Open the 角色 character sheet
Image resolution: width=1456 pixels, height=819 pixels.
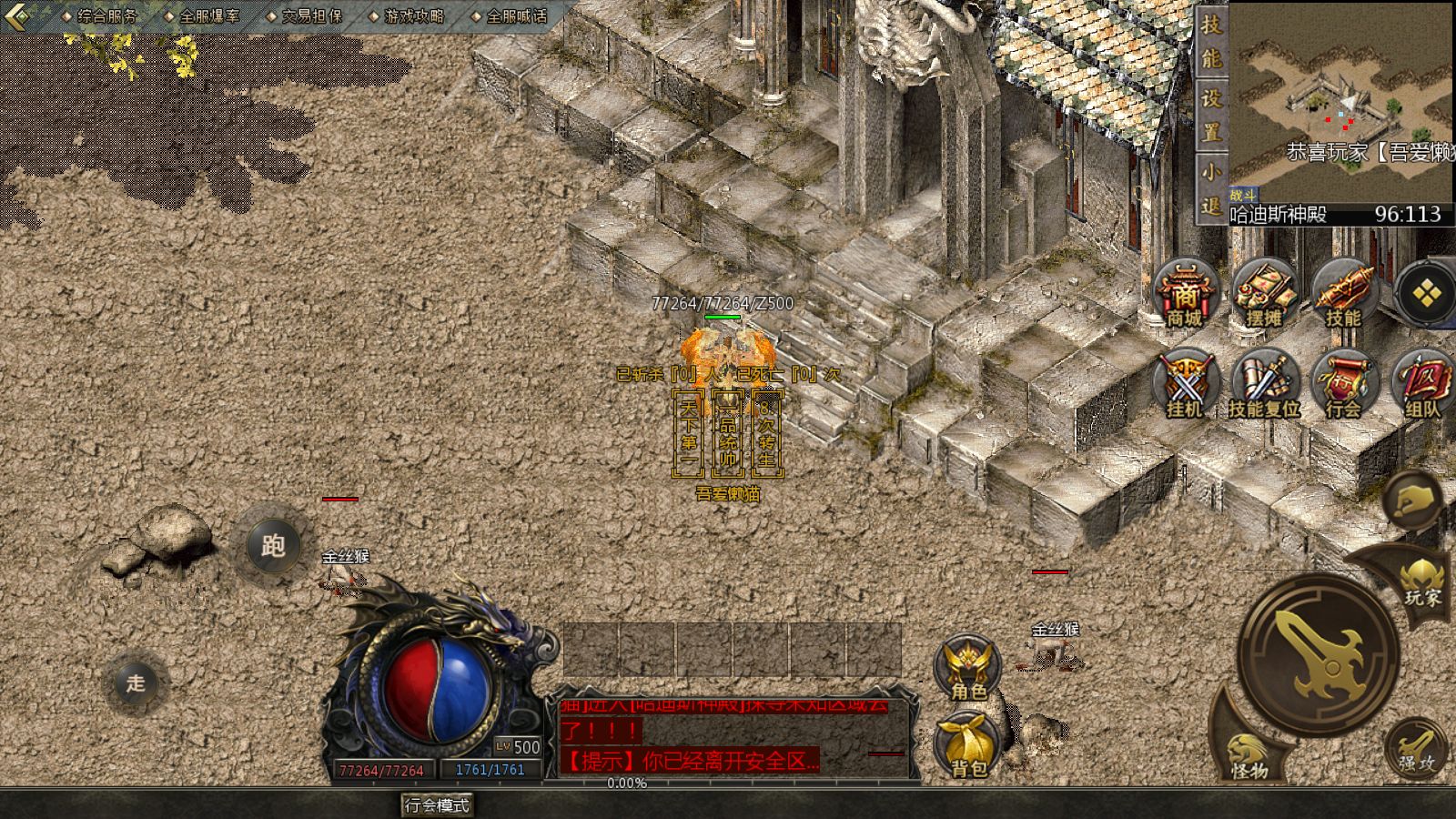click(968, 669)
